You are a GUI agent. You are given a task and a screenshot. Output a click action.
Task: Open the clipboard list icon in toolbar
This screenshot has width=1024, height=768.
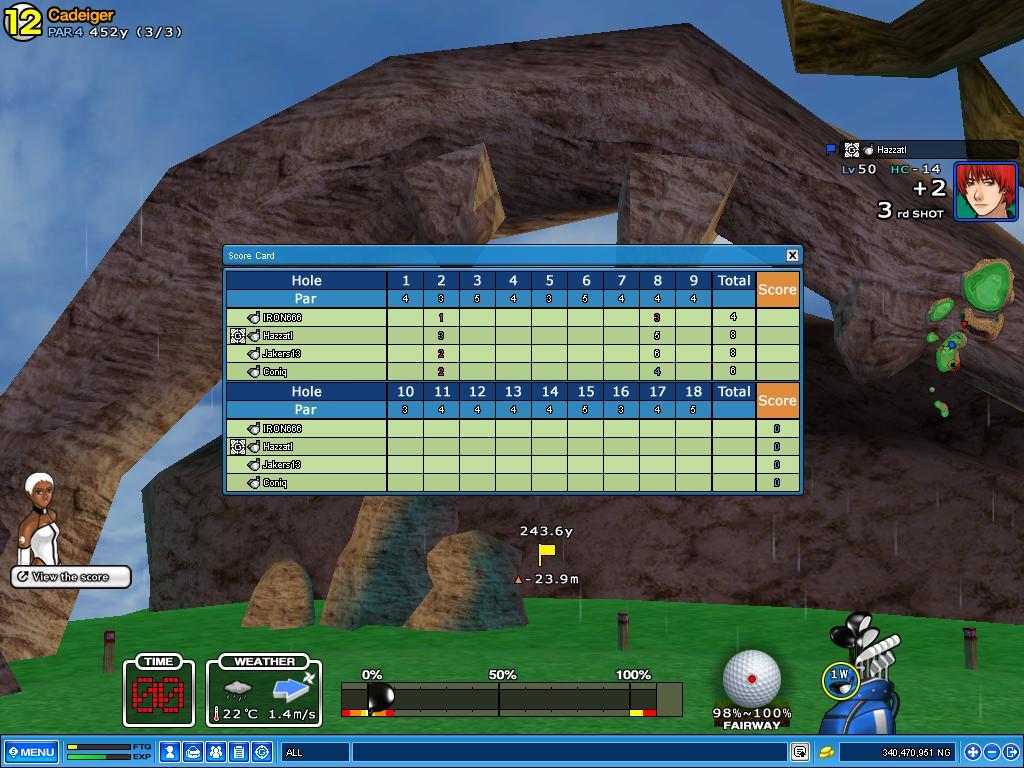tap(239, 752)
